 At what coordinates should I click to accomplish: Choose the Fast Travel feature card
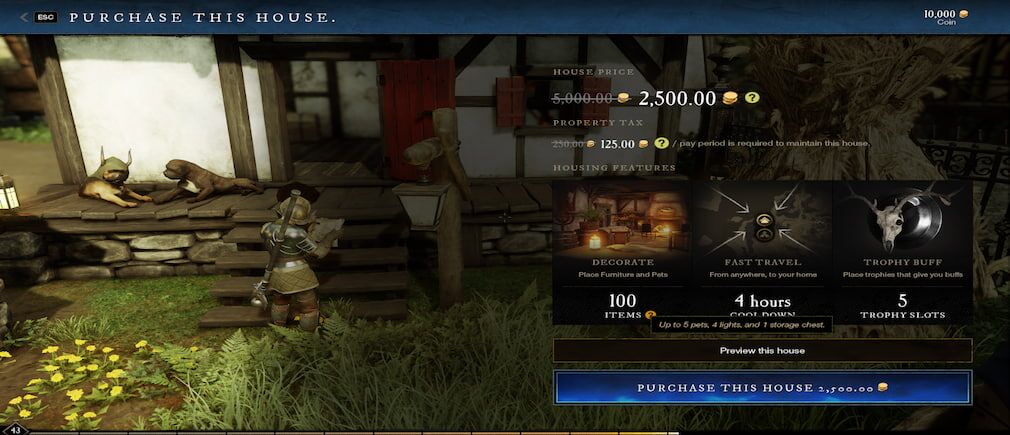click(x=762, y=252)
